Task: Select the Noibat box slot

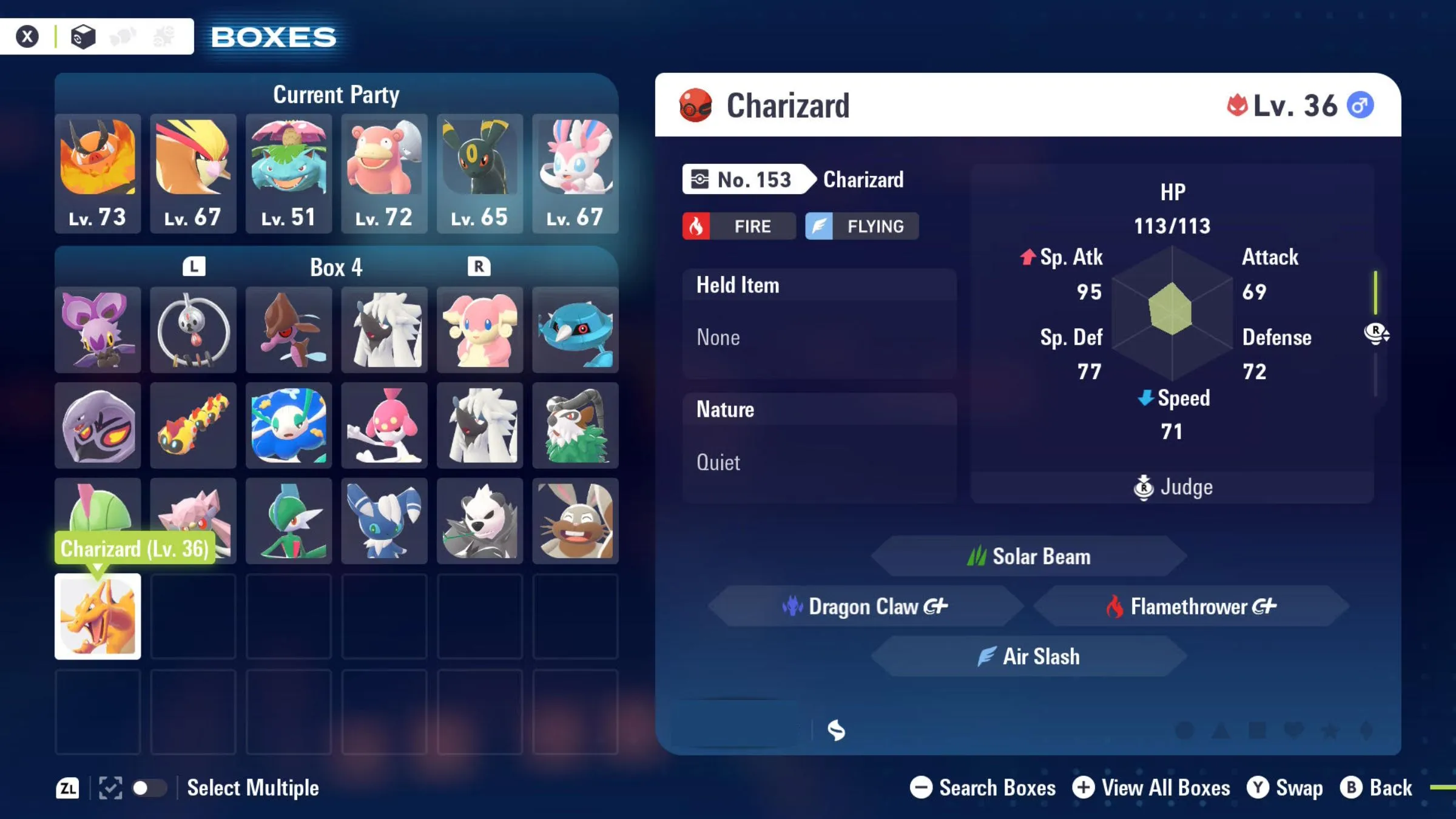Action: [x=98, y=329]
